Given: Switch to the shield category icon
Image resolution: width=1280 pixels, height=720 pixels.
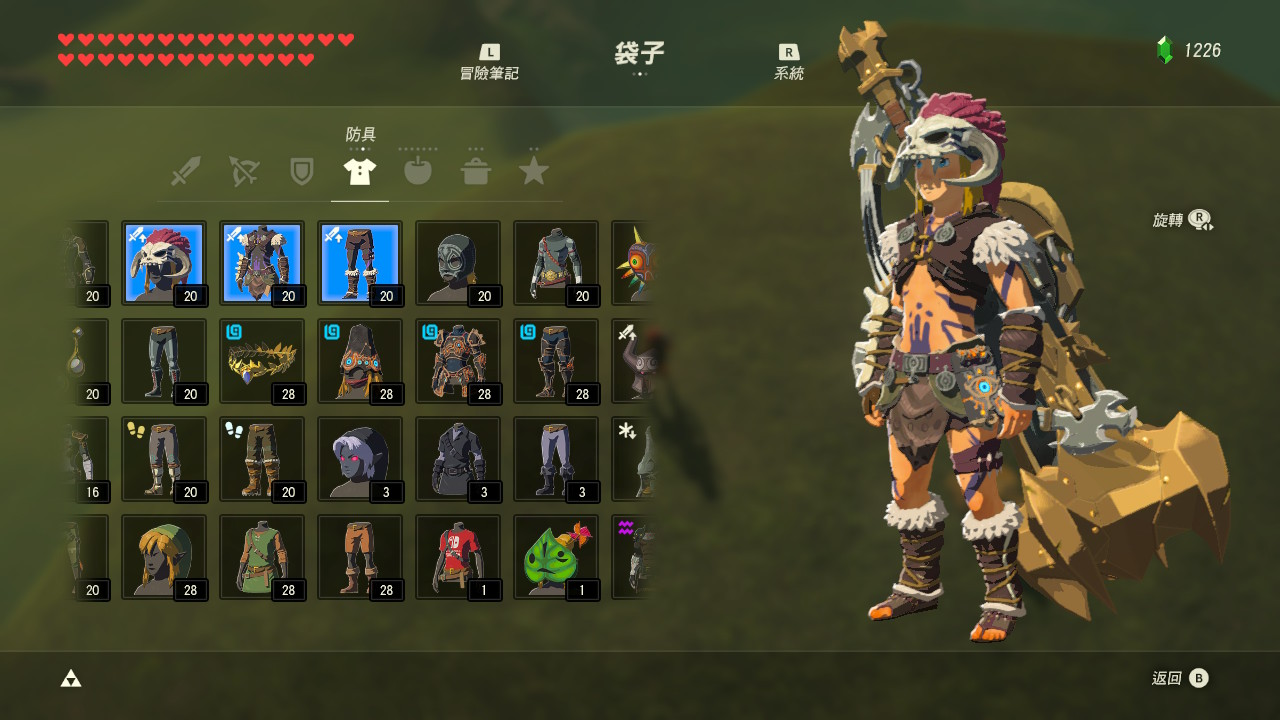Looking at the screenshot, I should 300,170.
